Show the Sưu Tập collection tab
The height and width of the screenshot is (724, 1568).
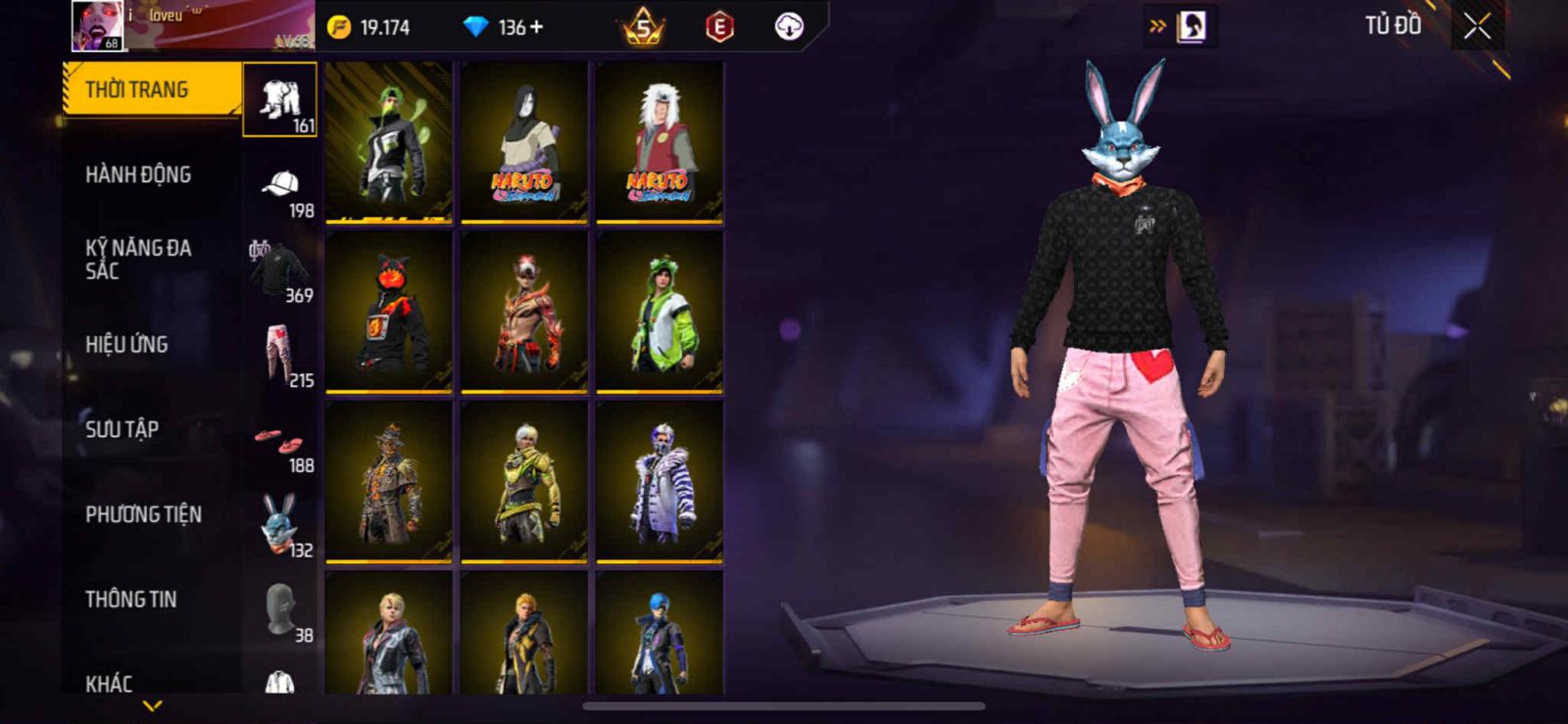122,429
